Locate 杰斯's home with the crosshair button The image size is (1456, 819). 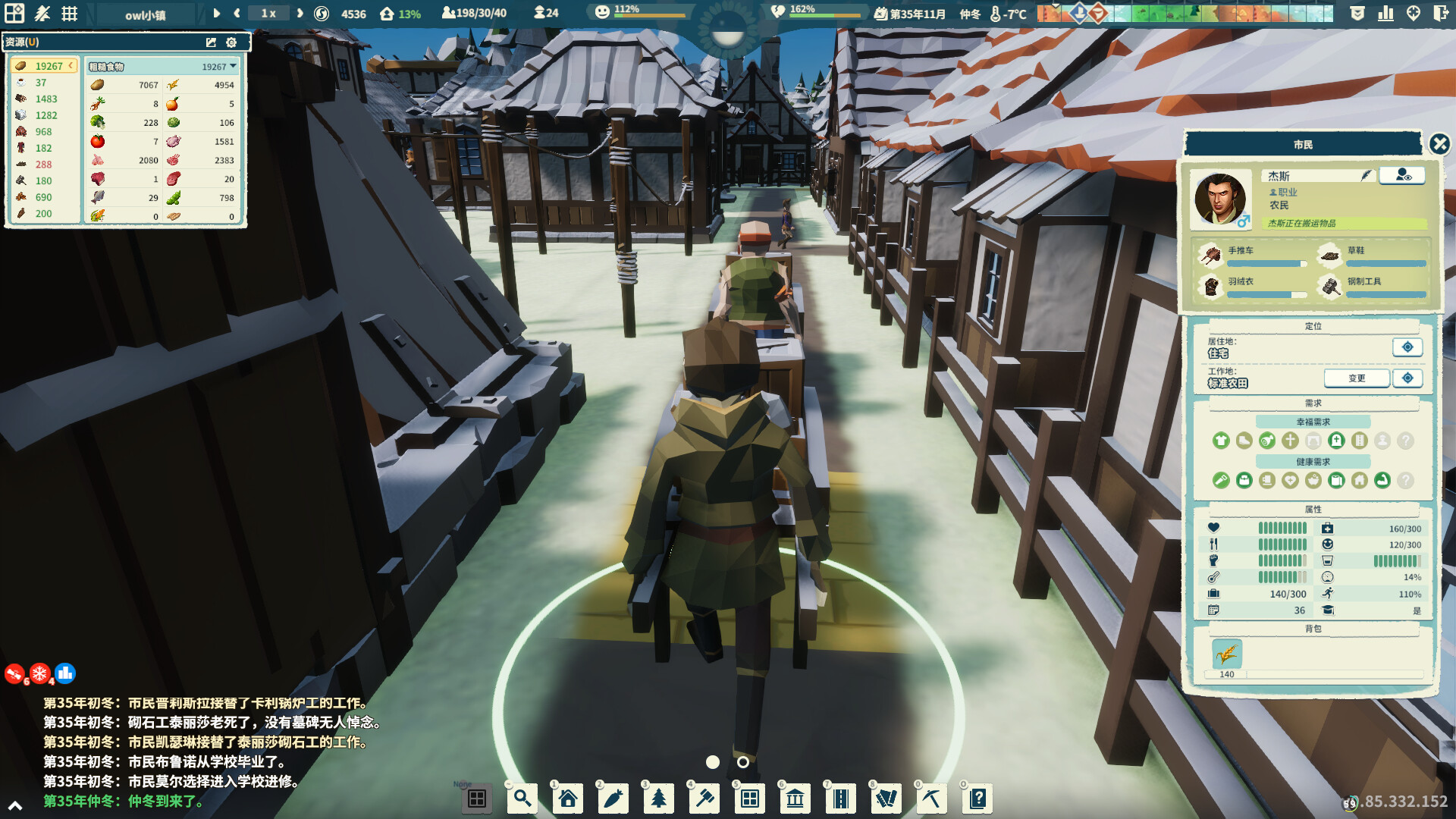[1407, 347]
